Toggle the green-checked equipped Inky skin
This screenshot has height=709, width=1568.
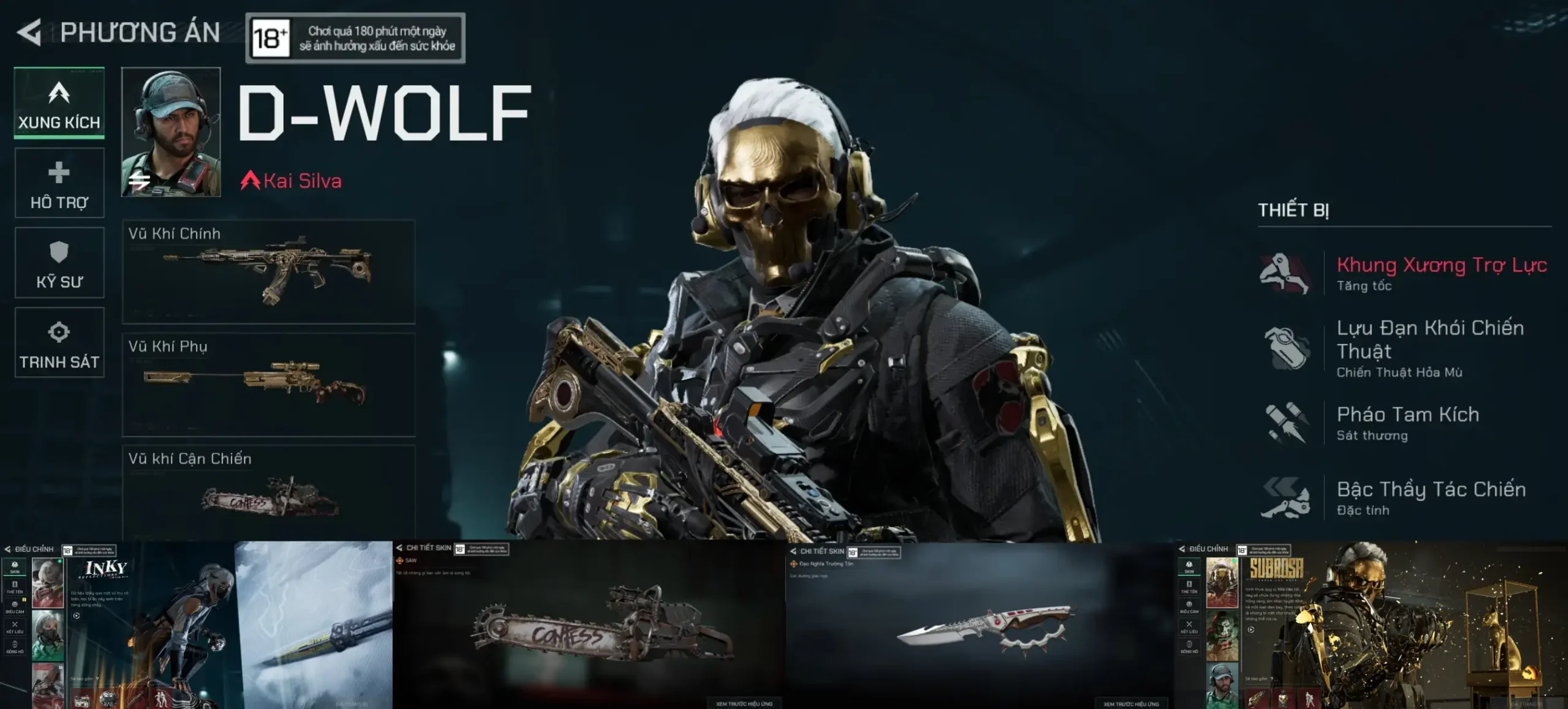(47, 583)
